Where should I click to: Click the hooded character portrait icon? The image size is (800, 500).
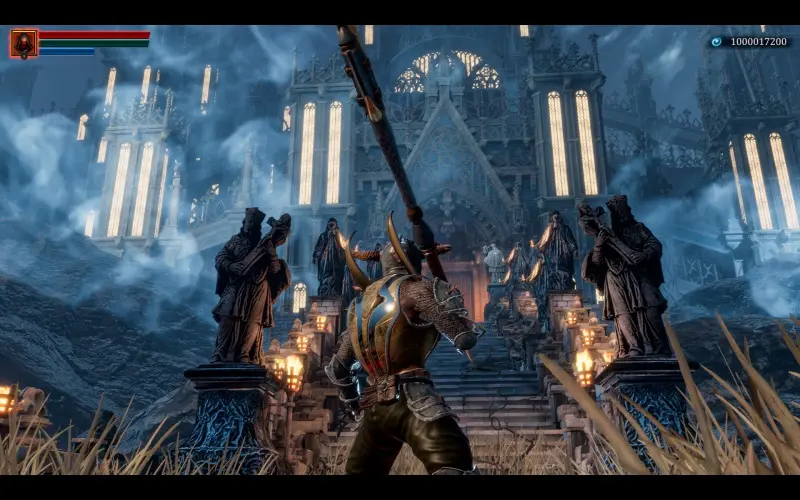pos(23,43)
